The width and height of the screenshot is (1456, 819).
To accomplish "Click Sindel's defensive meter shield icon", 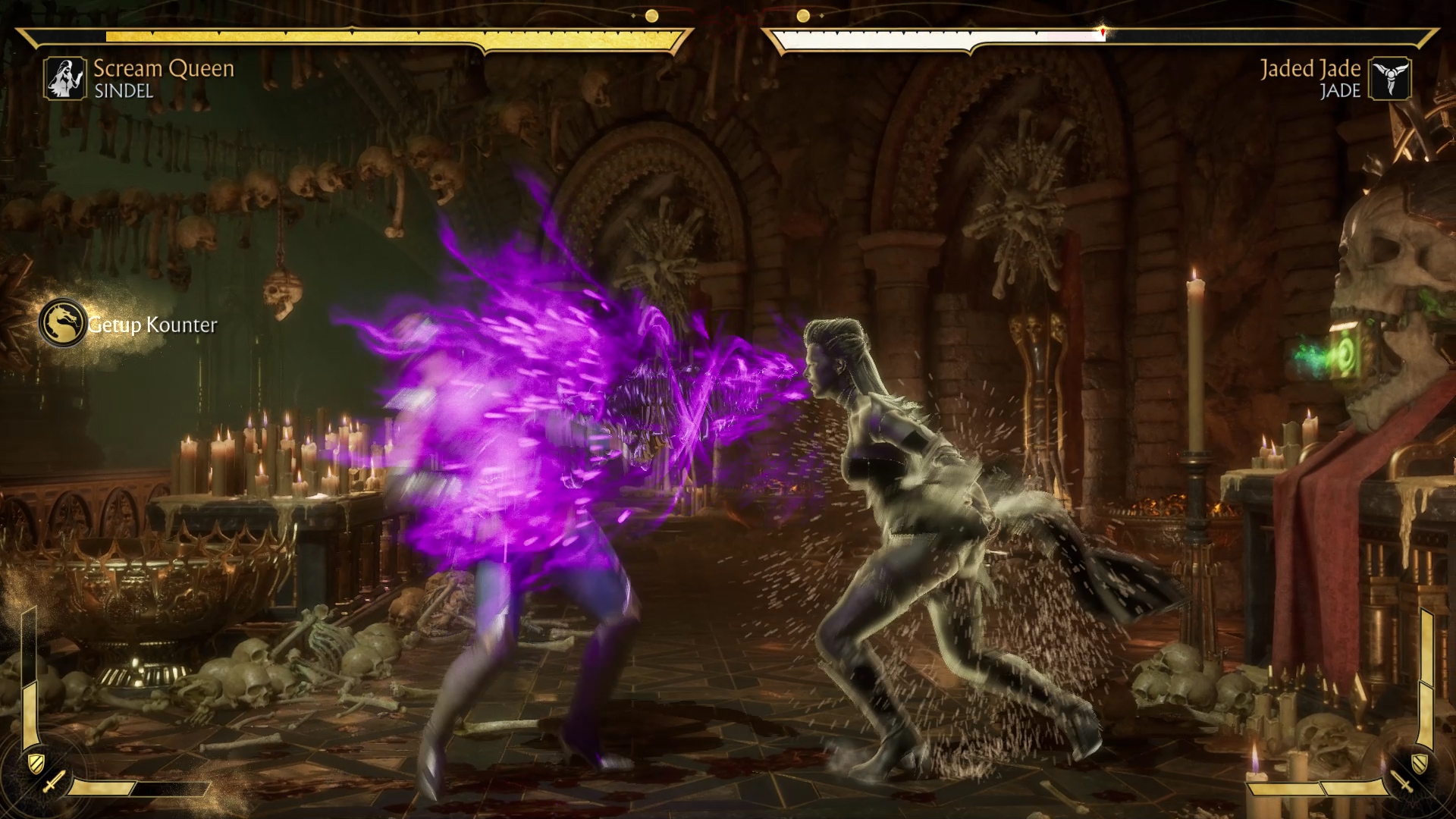I will tap(33, 761).
